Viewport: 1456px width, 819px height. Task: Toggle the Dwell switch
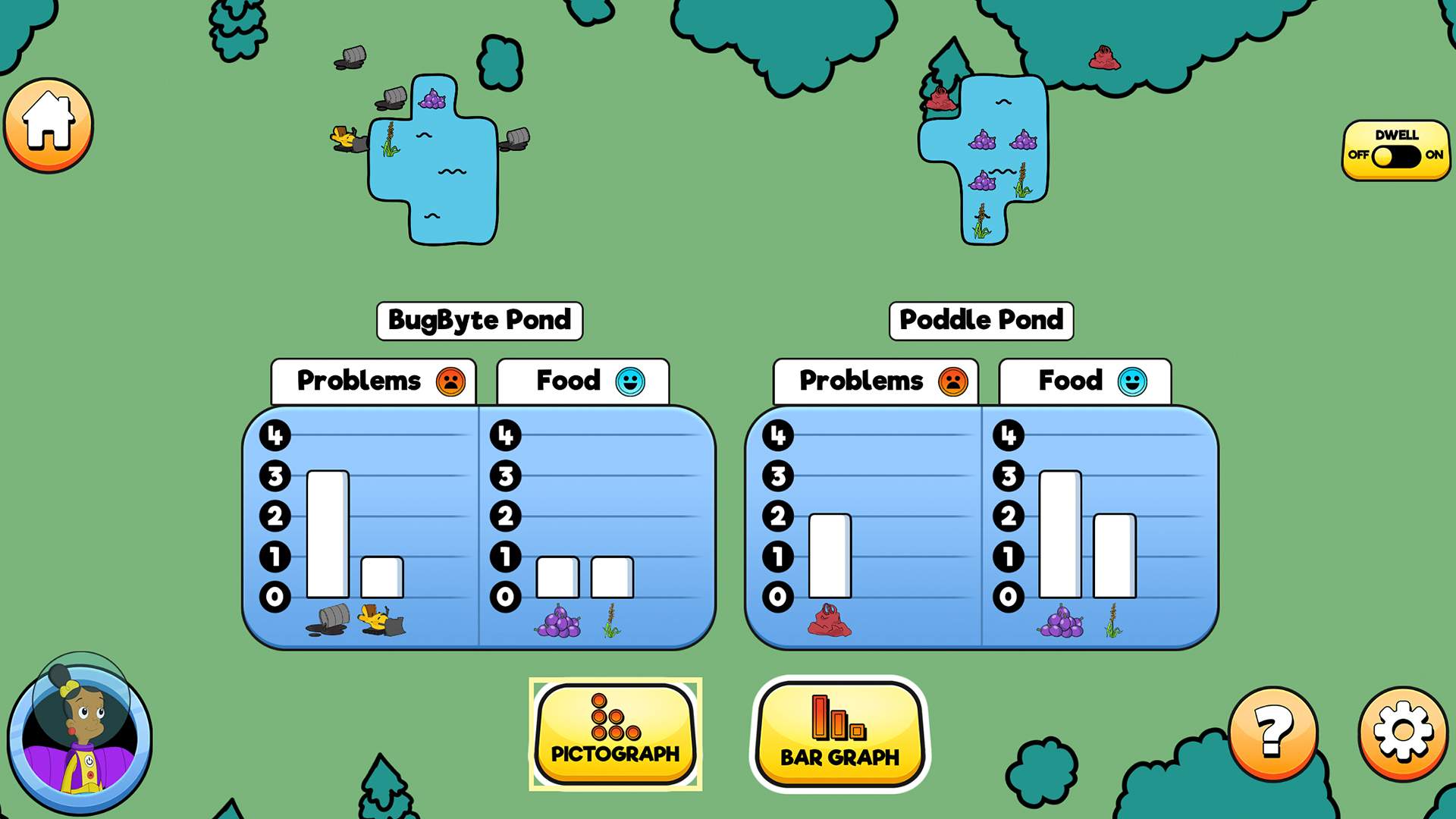click(x=1395, y=156)
